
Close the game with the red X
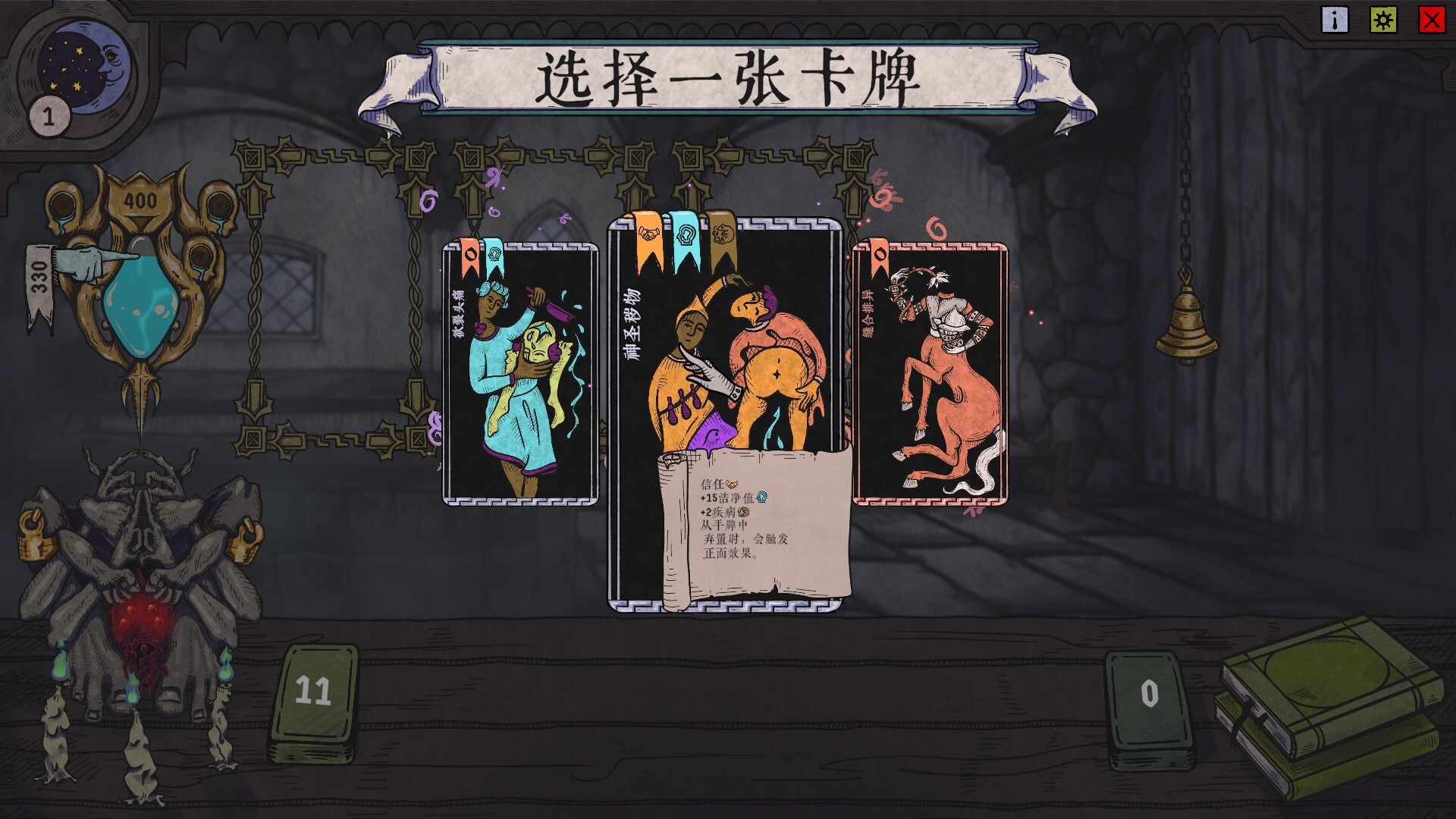click(1431, 20)
